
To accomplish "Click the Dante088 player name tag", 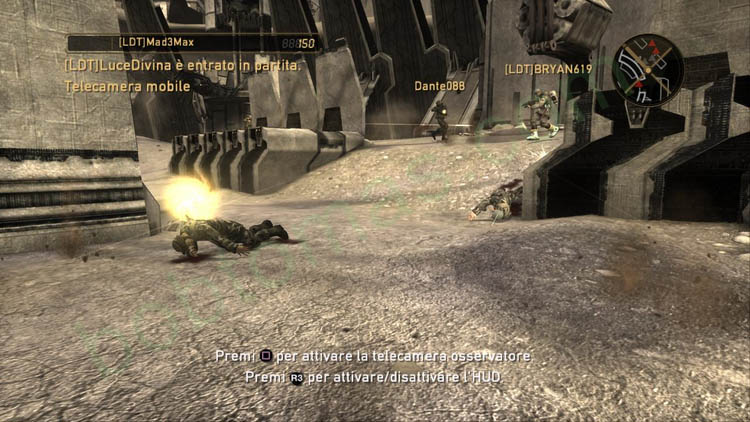I will pyautogui.click(x=440, y=86).
